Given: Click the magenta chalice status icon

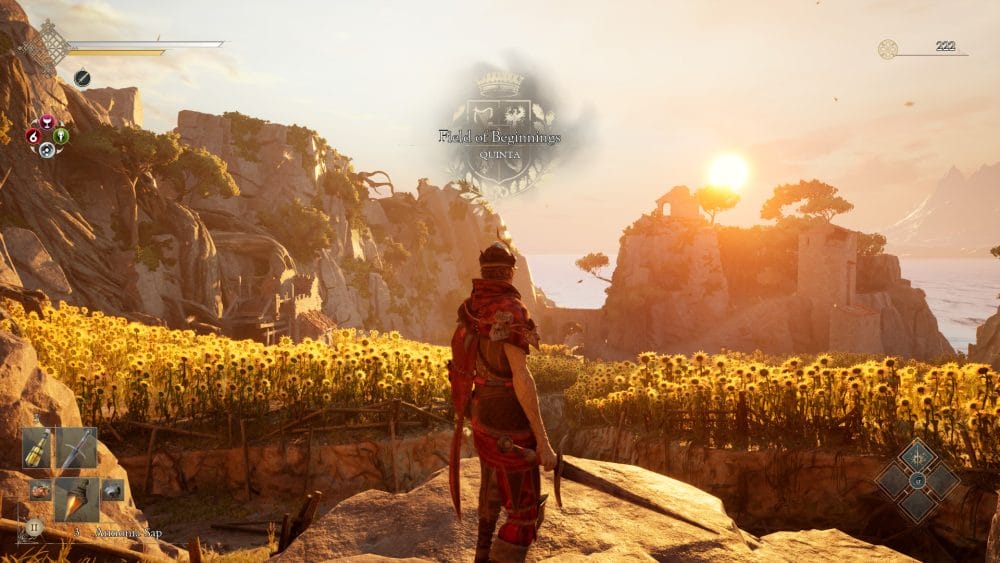Looking at the screenshot, I should click(46, 123).
